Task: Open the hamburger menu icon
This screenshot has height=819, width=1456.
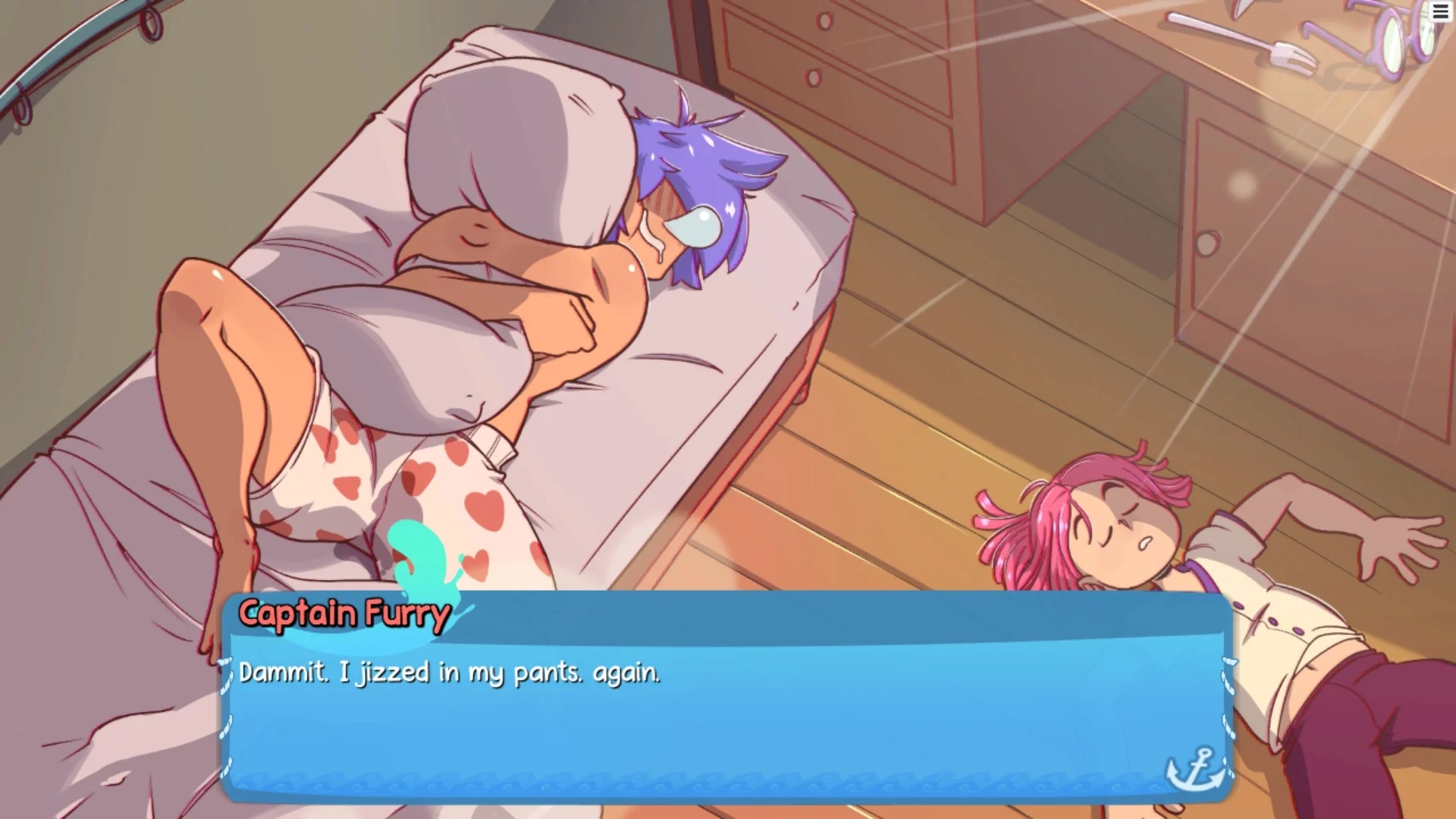Action: [1440, 13]
